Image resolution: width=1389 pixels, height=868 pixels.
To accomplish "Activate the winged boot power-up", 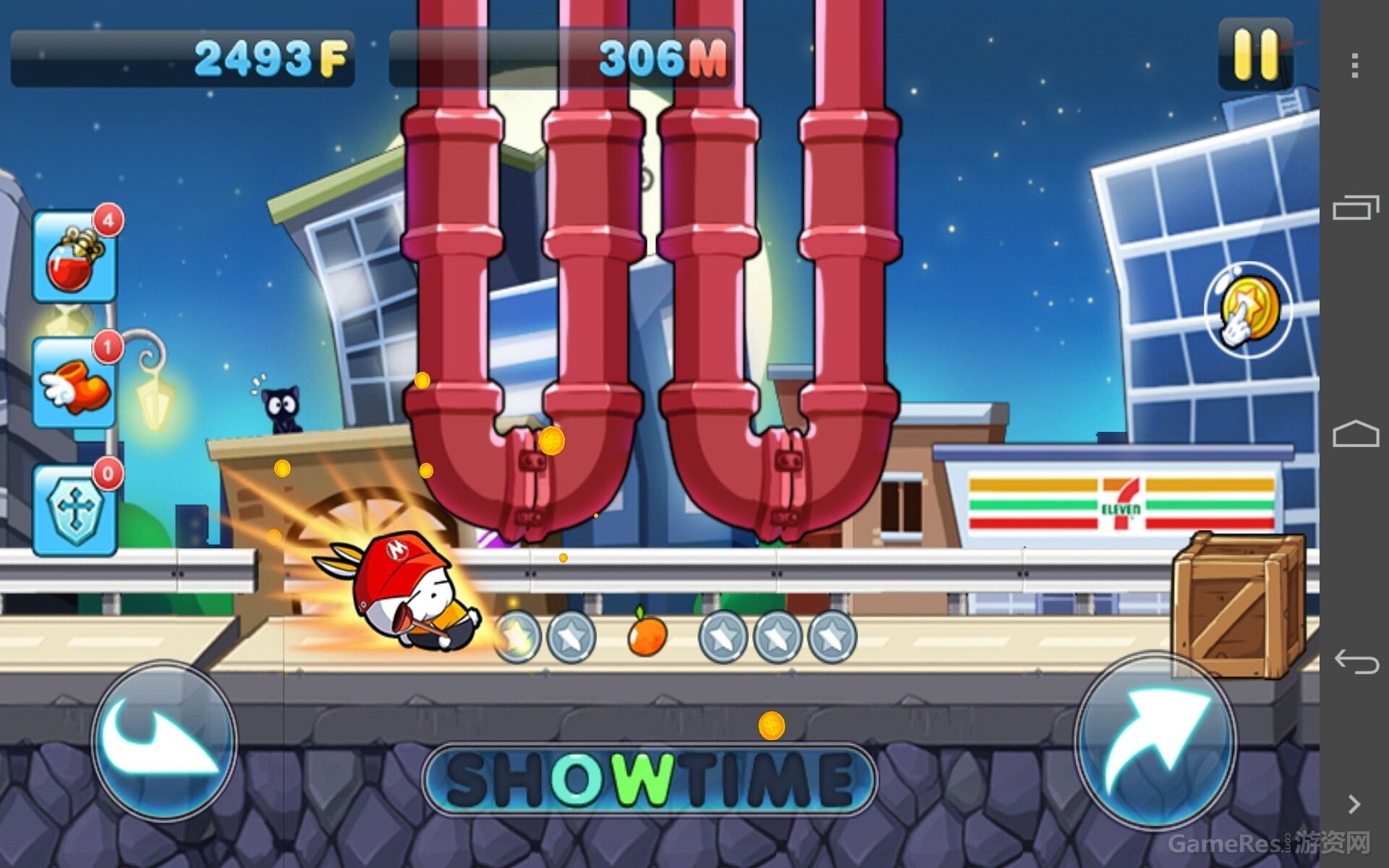I will coord(75,383).
